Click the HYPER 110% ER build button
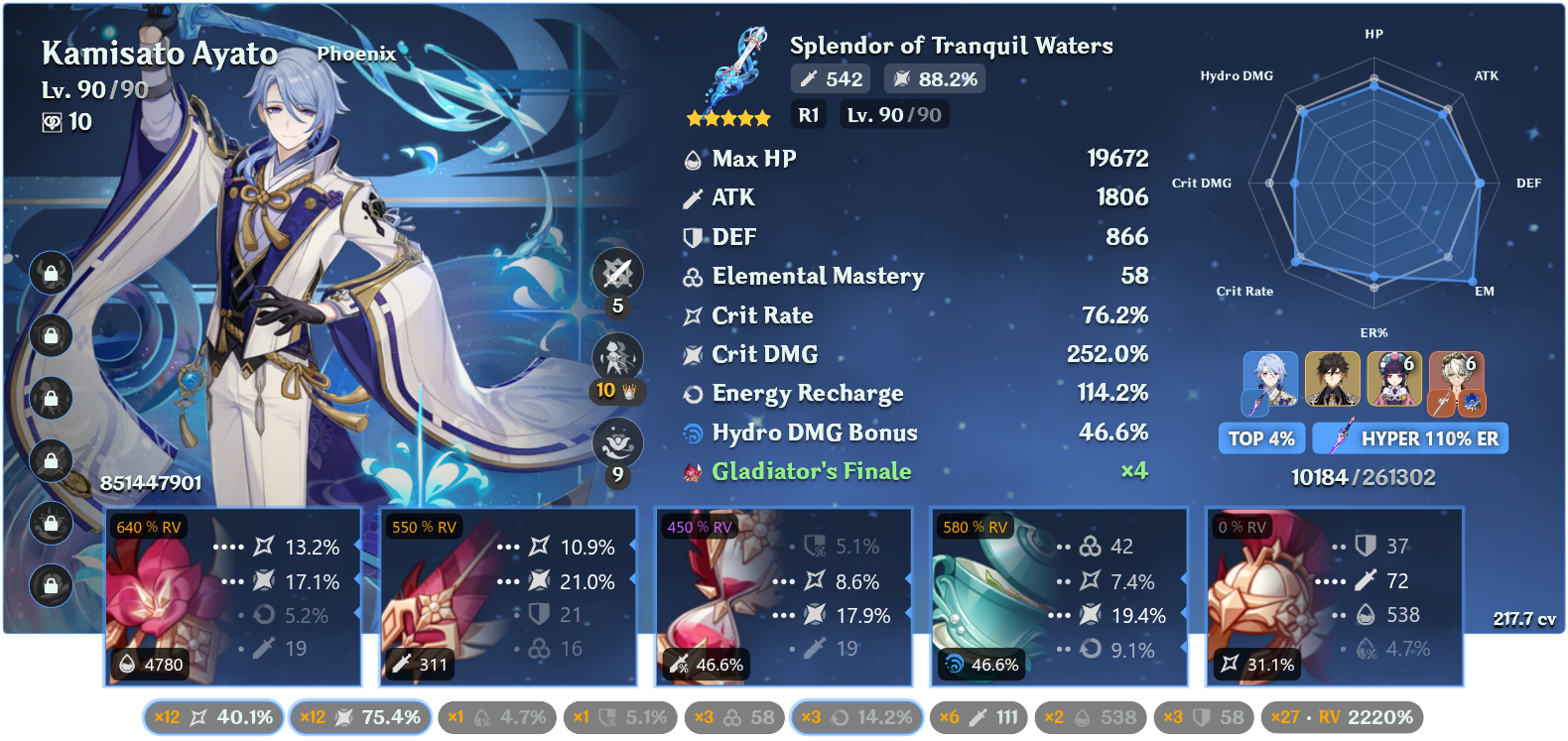The height and width of the screenshot is (741, 1568). click(x=1409, y=437)
